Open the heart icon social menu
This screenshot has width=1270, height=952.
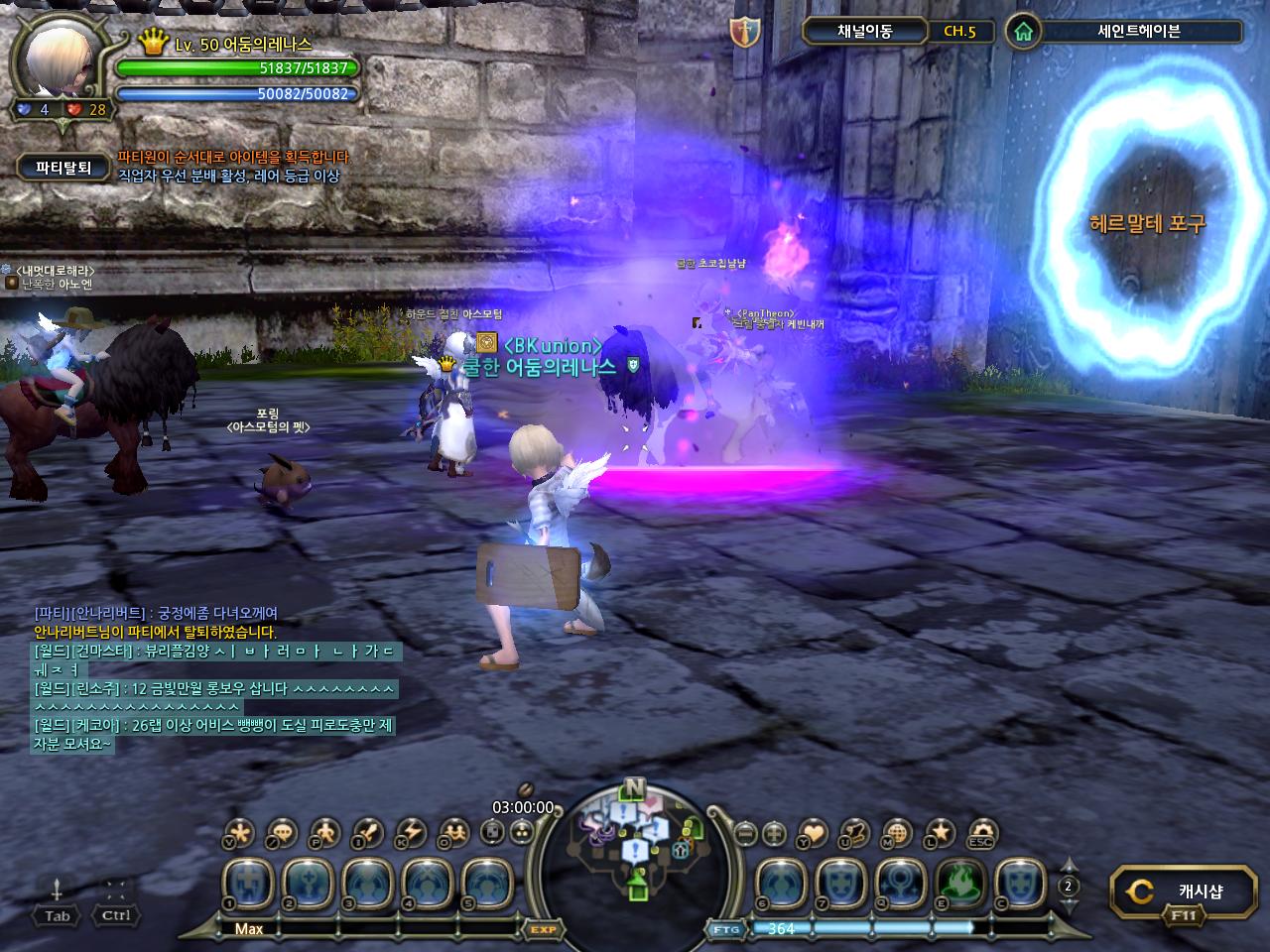(813, 833)
